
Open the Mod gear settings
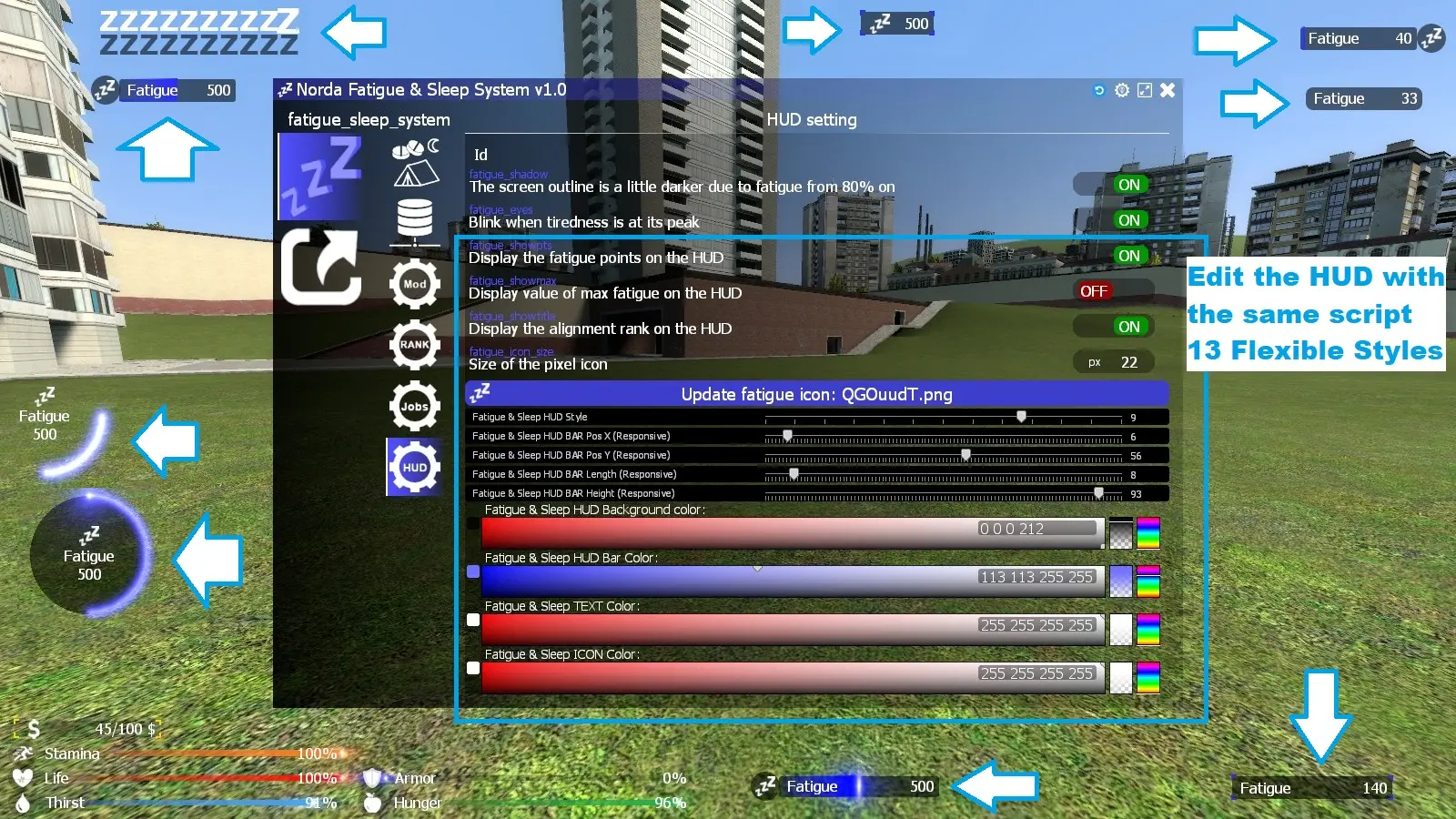tap(415, 284)
